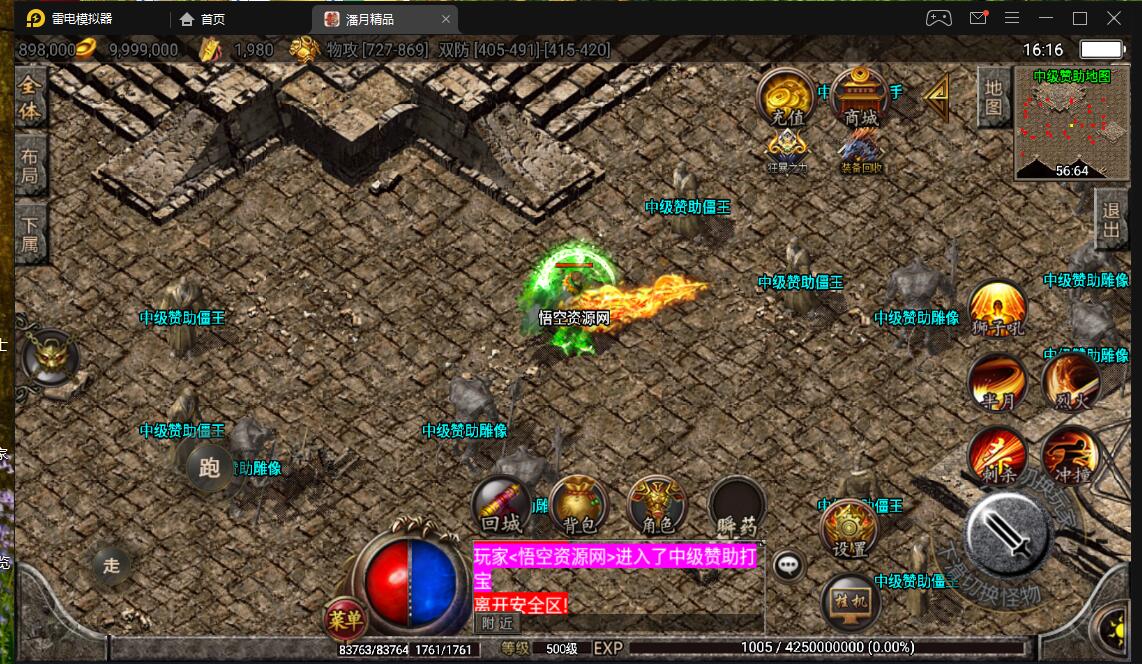Open the 装备回收 equipment recycle icon
The image size is (1142, 664).
(x=861, y=152)
